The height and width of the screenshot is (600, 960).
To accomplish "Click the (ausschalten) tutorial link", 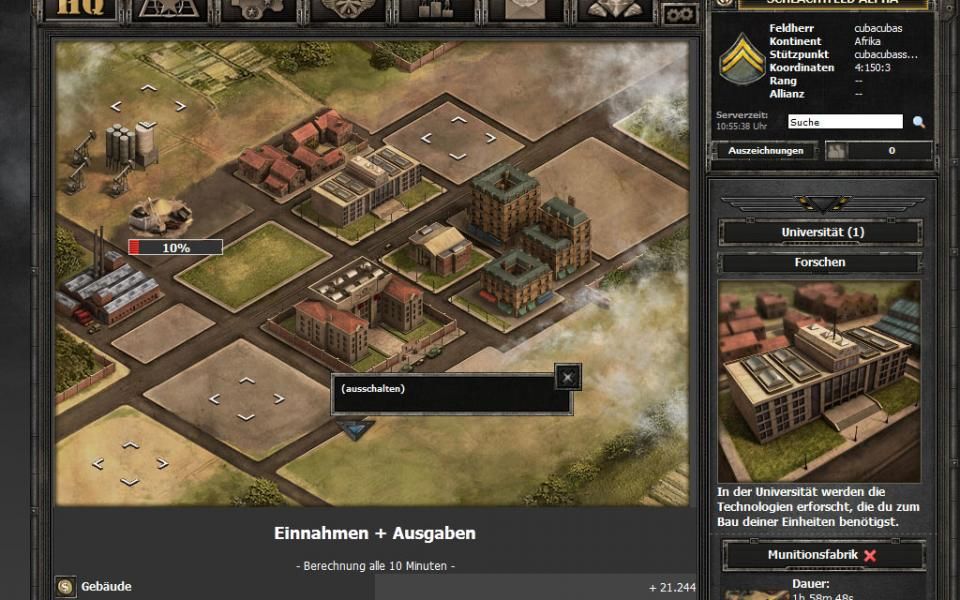I will pos(373,389).
